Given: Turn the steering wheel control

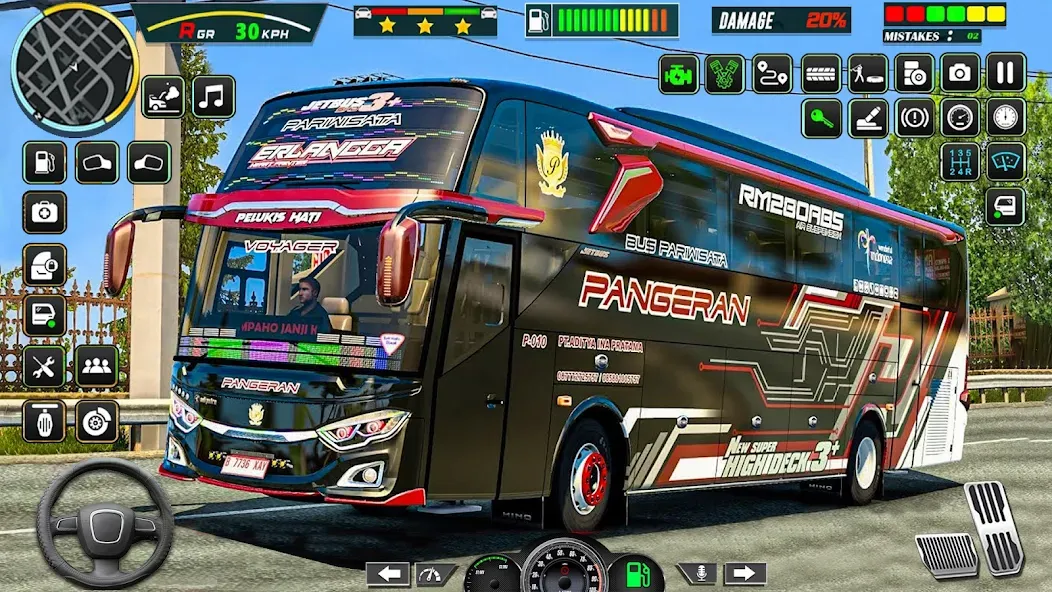Looking at the screenshot, I should pos(105,524).
